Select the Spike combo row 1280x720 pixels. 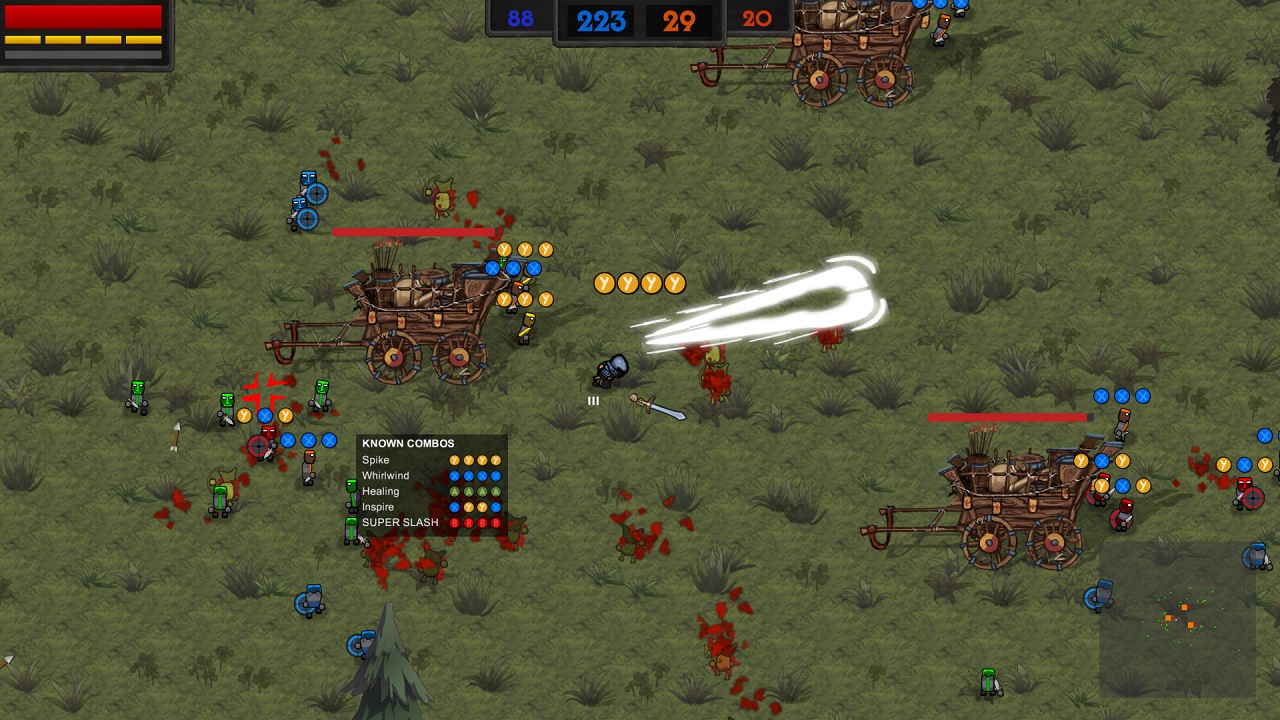coord(431,460)
